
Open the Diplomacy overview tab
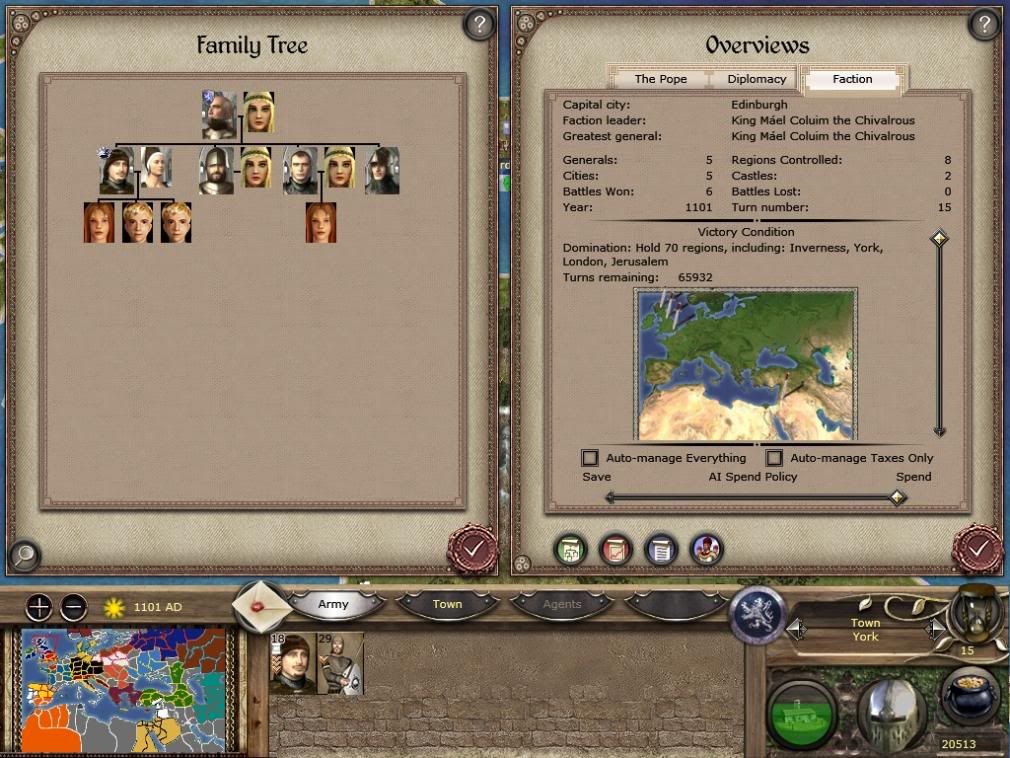757,79
